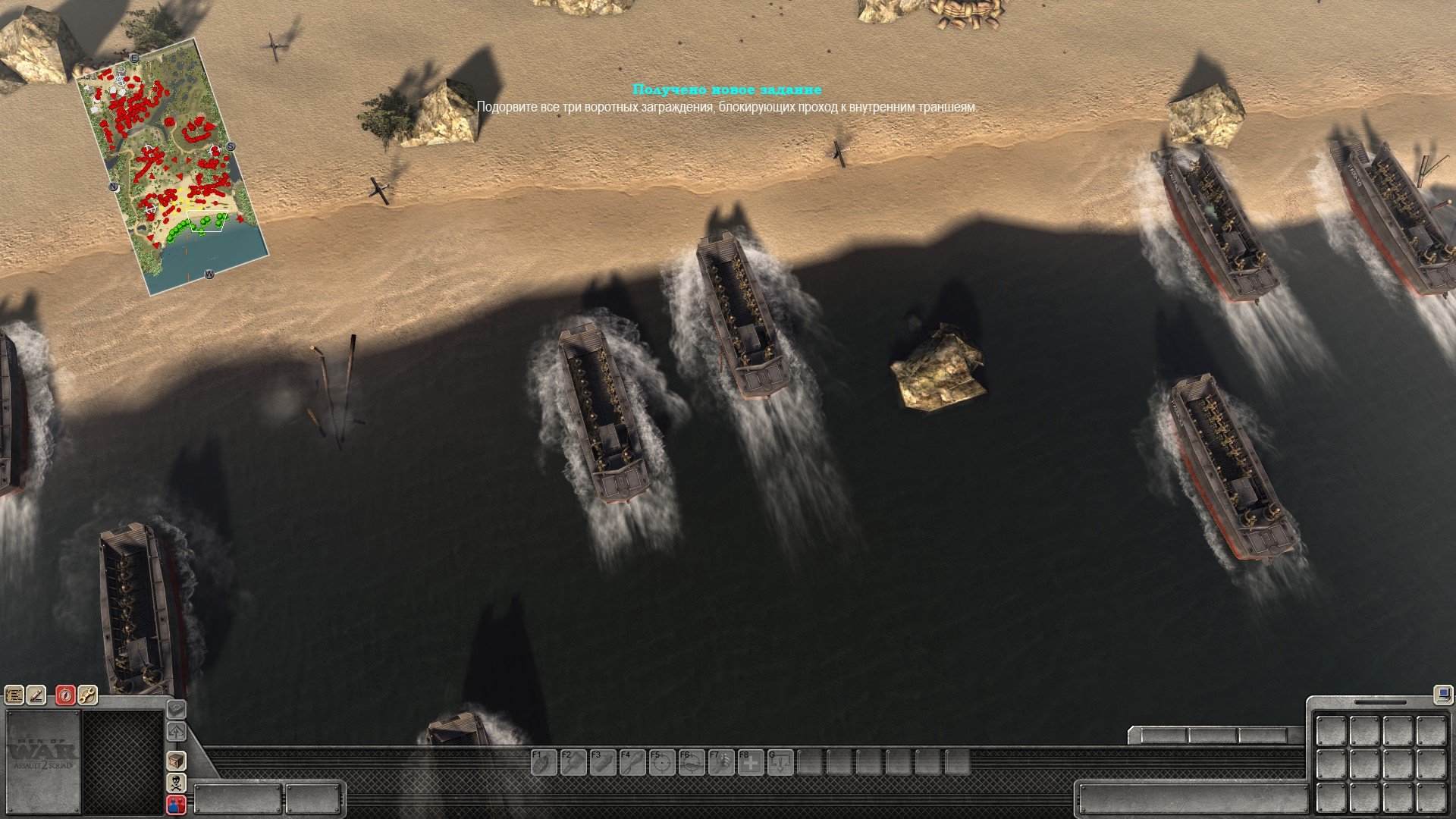Toggle the red compass button
The width and height of the screenshot is (1456, 819).
(66, 695)
